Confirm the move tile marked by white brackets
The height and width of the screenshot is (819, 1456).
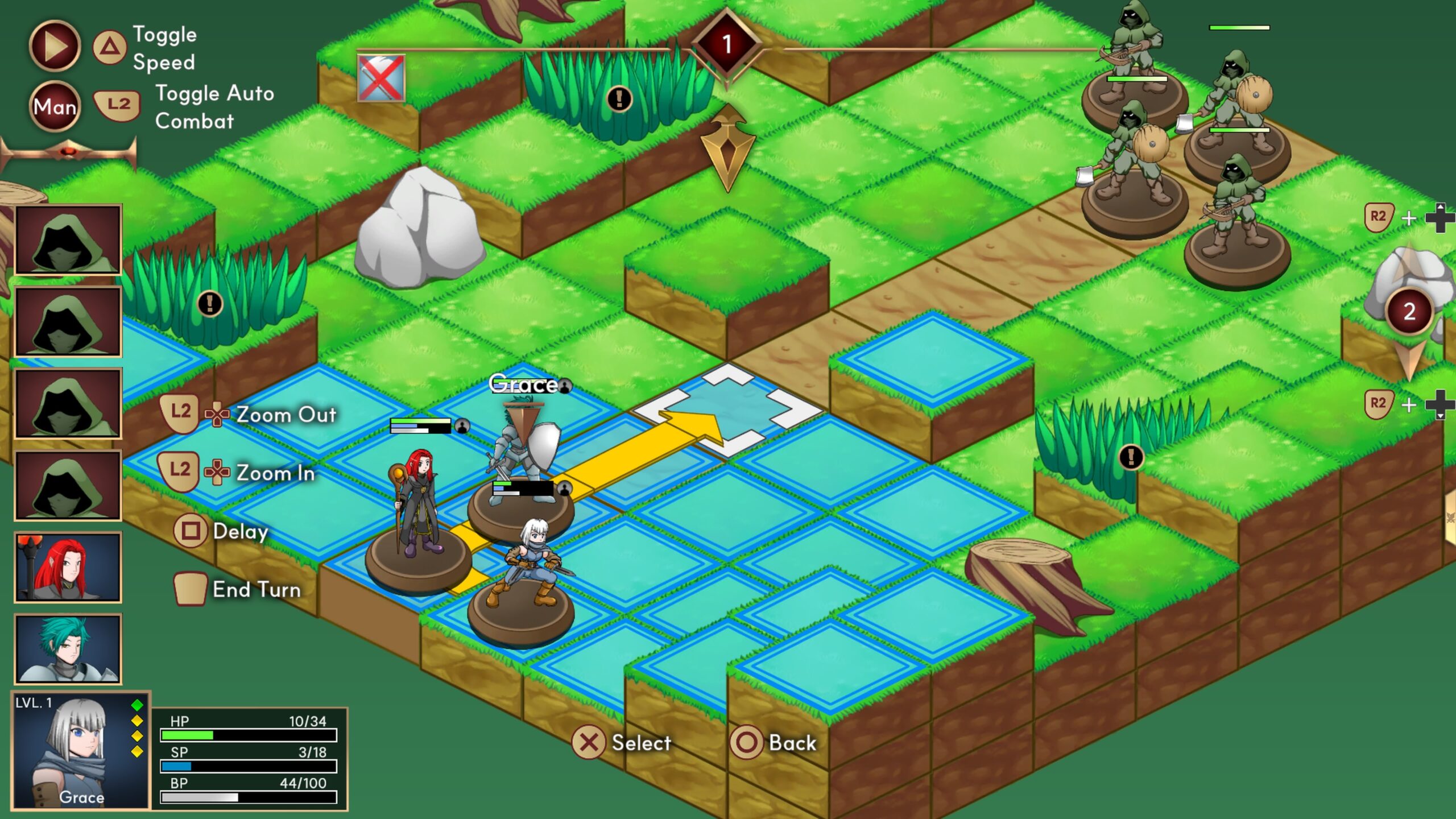[728, 411]
